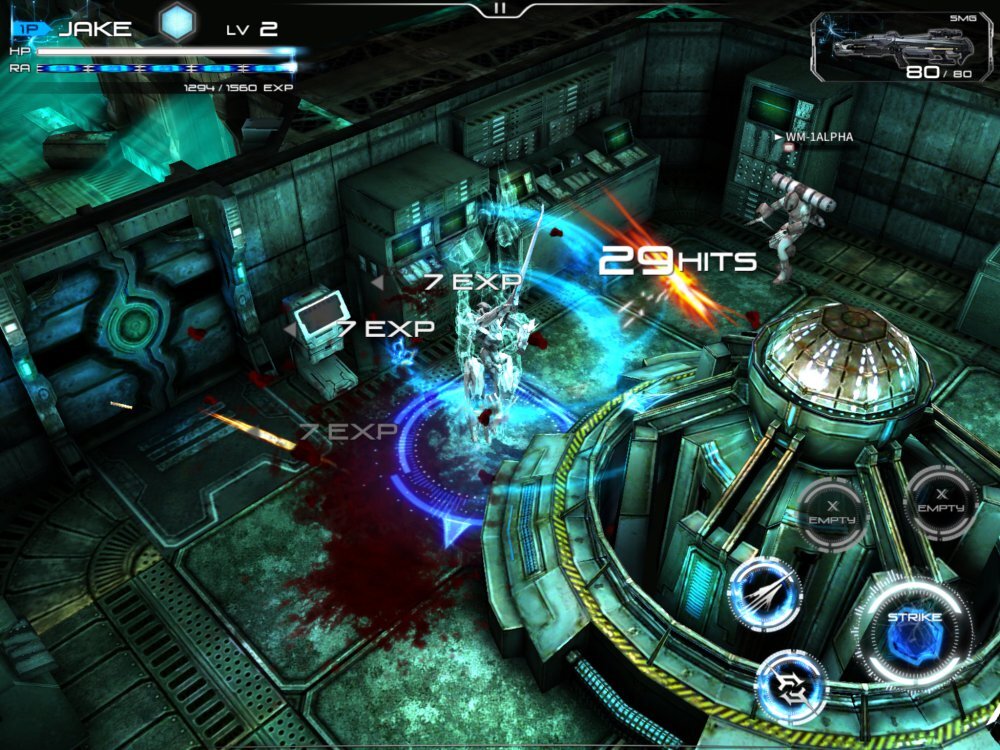Pause the game with the top pause button
The height and width of the screenshot is (750, 1000).
point(500,8)
